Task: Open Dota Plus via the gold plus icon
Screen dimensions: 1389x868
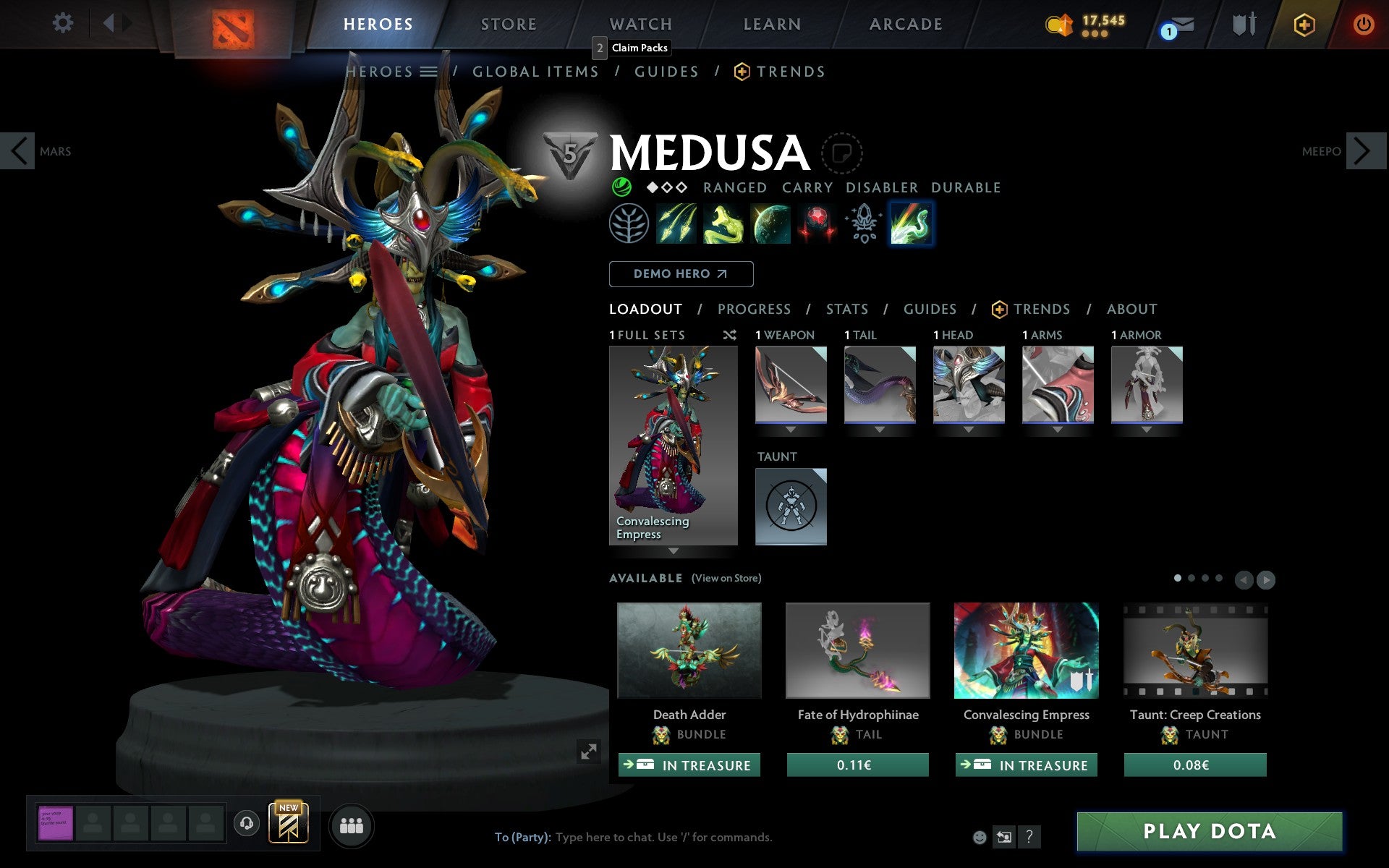Action: click(x=1304, y=23)
